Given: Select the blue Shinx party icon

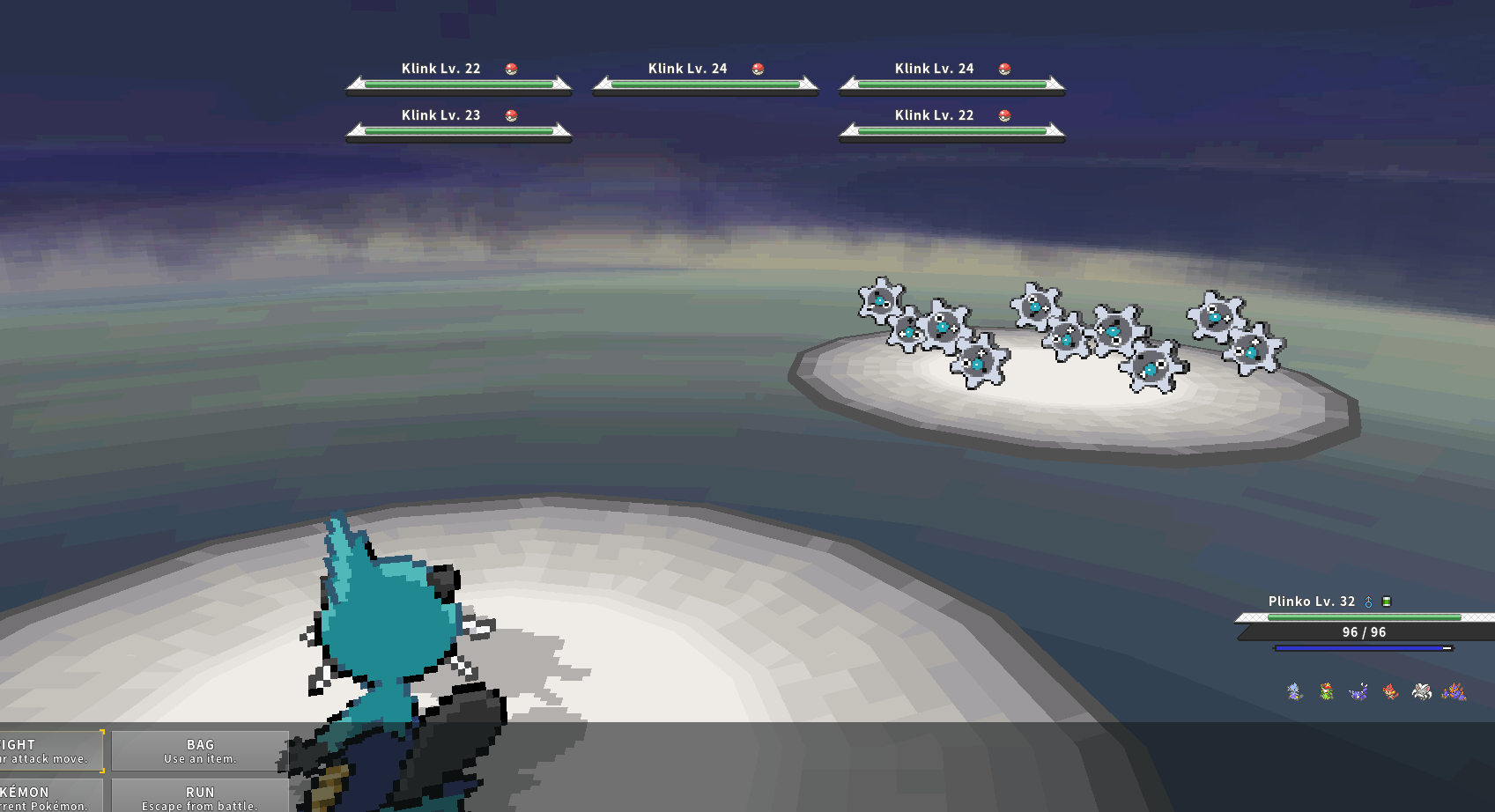Looking at the screenshot, I should point(1294,691).
